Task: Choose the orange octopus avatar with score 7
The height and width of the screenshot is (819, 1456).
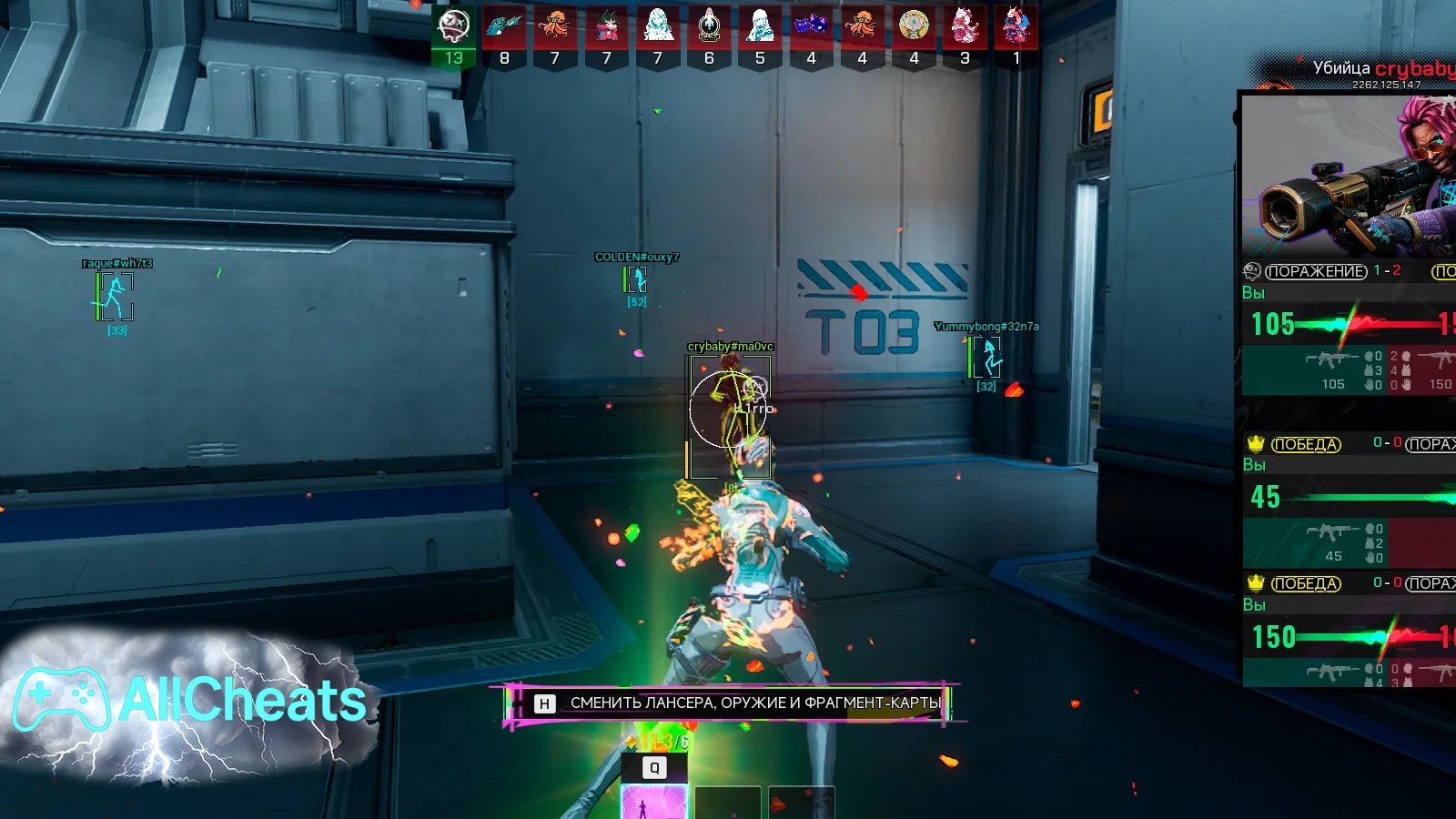Action: tap(555, 26)
